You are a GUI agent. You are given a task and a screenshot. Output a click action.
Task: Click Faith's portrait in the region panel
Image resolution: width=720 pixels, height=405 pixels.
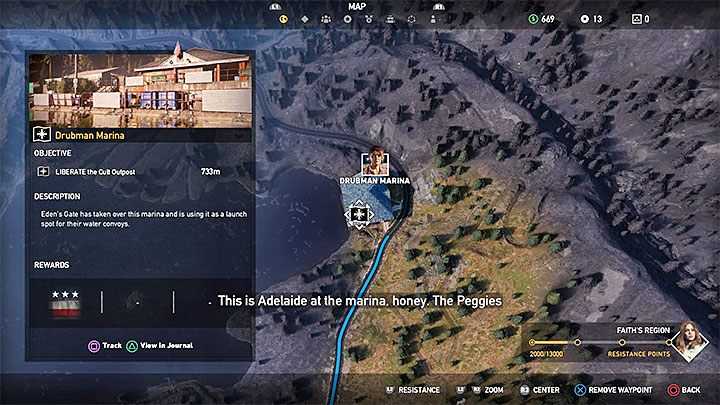tap(689, 341)
